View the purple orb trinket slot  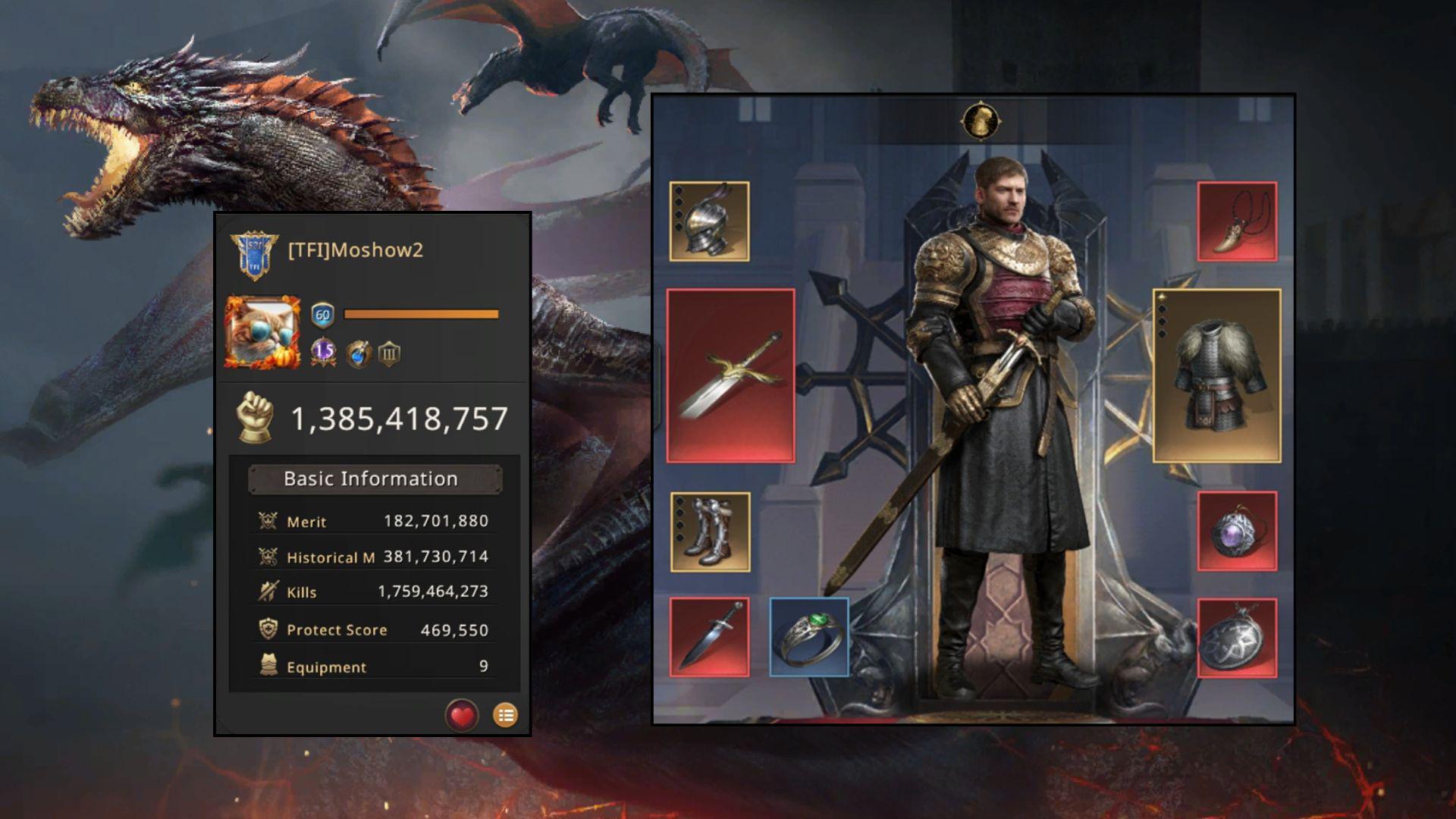[1237, 531]
